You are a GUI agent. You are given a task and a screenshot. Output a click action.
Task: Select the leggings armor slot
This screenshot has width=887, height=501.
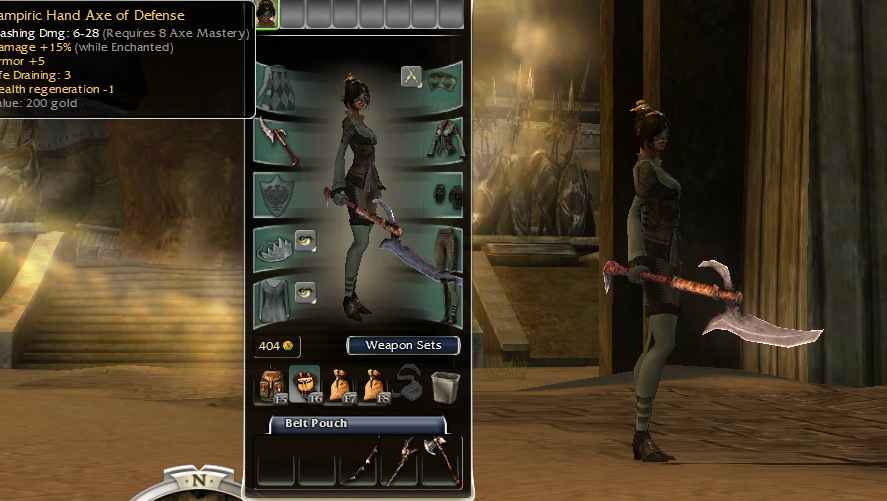443,246
